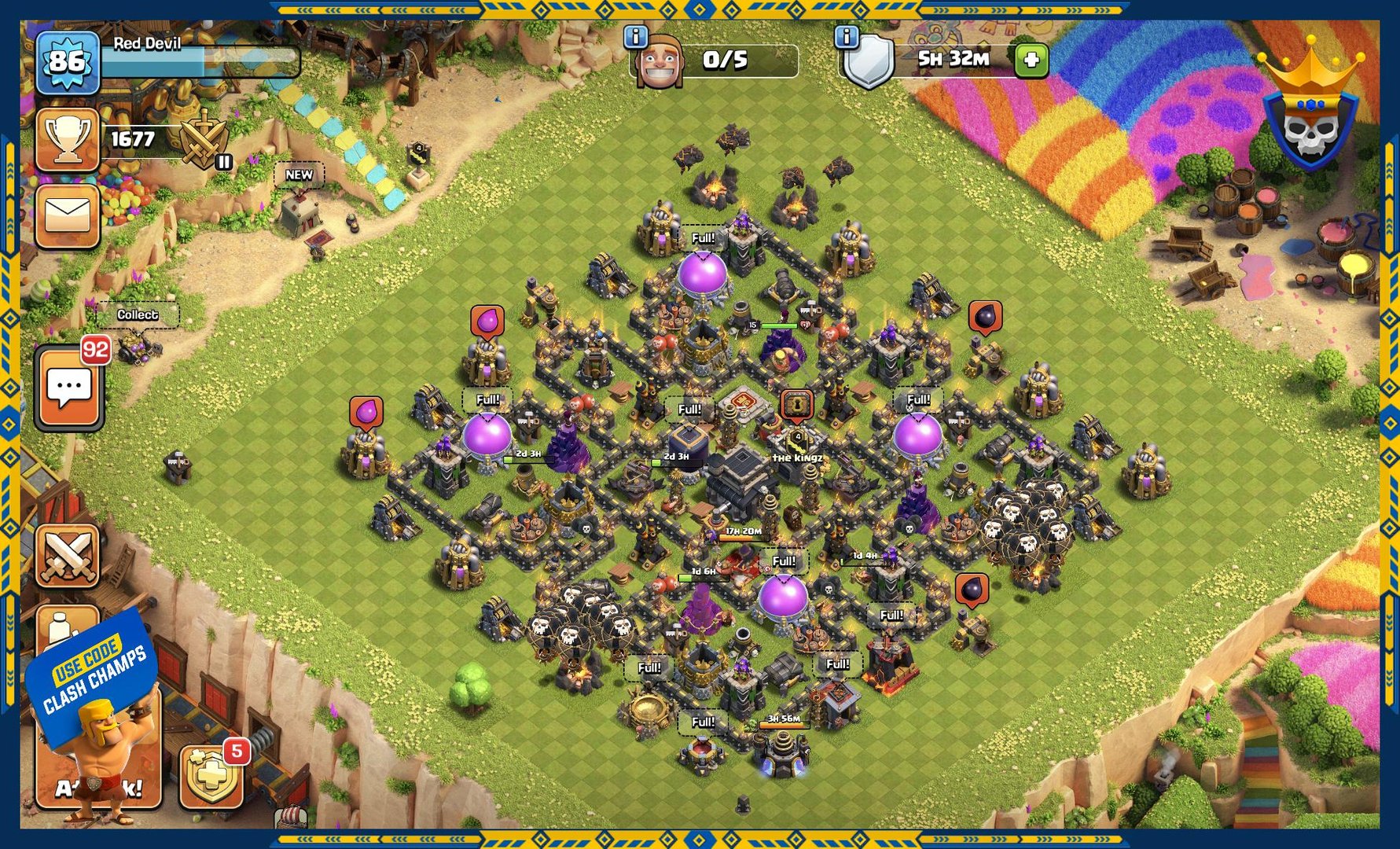Image resolution: width=1400 pixels, height=849 pixels.
Task: Tap the partly hidden army training button
Action: tap(66, 625)
